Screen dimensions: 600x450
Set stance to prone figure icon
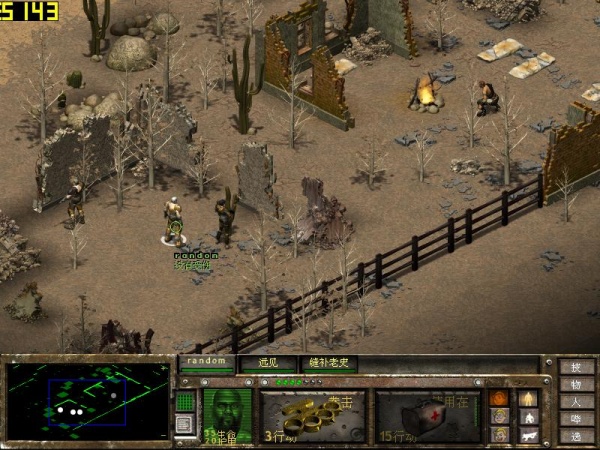[527, 435]
